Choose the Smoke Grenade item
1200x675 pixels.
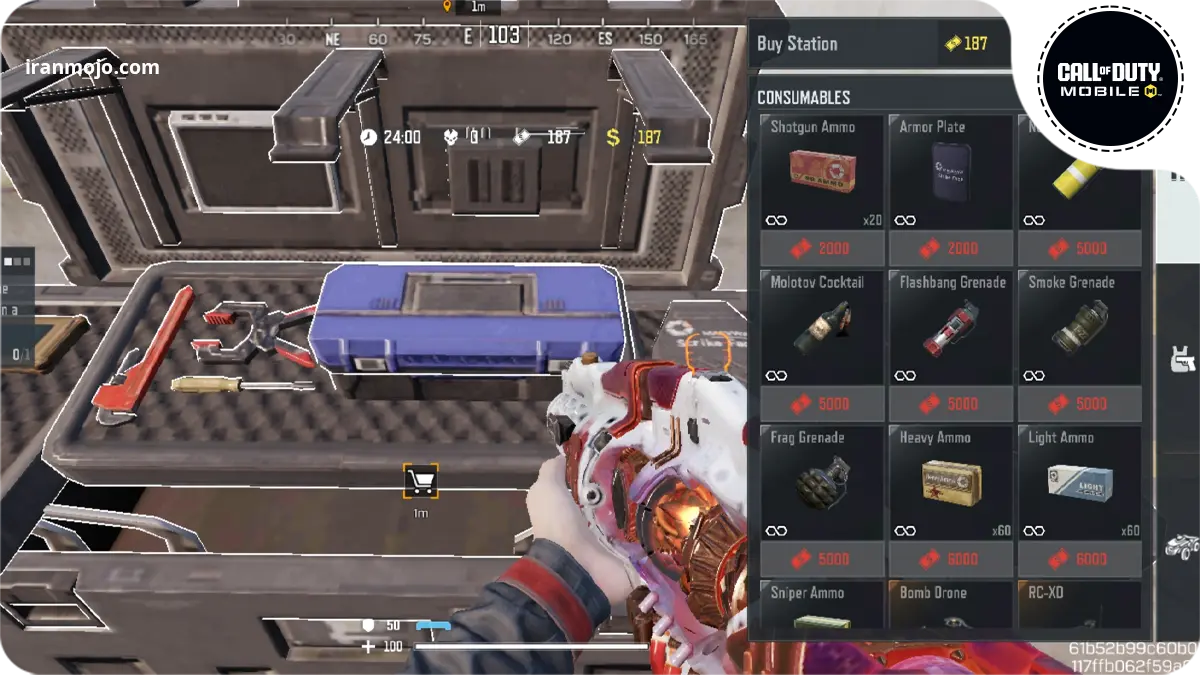click(1079, 328)
